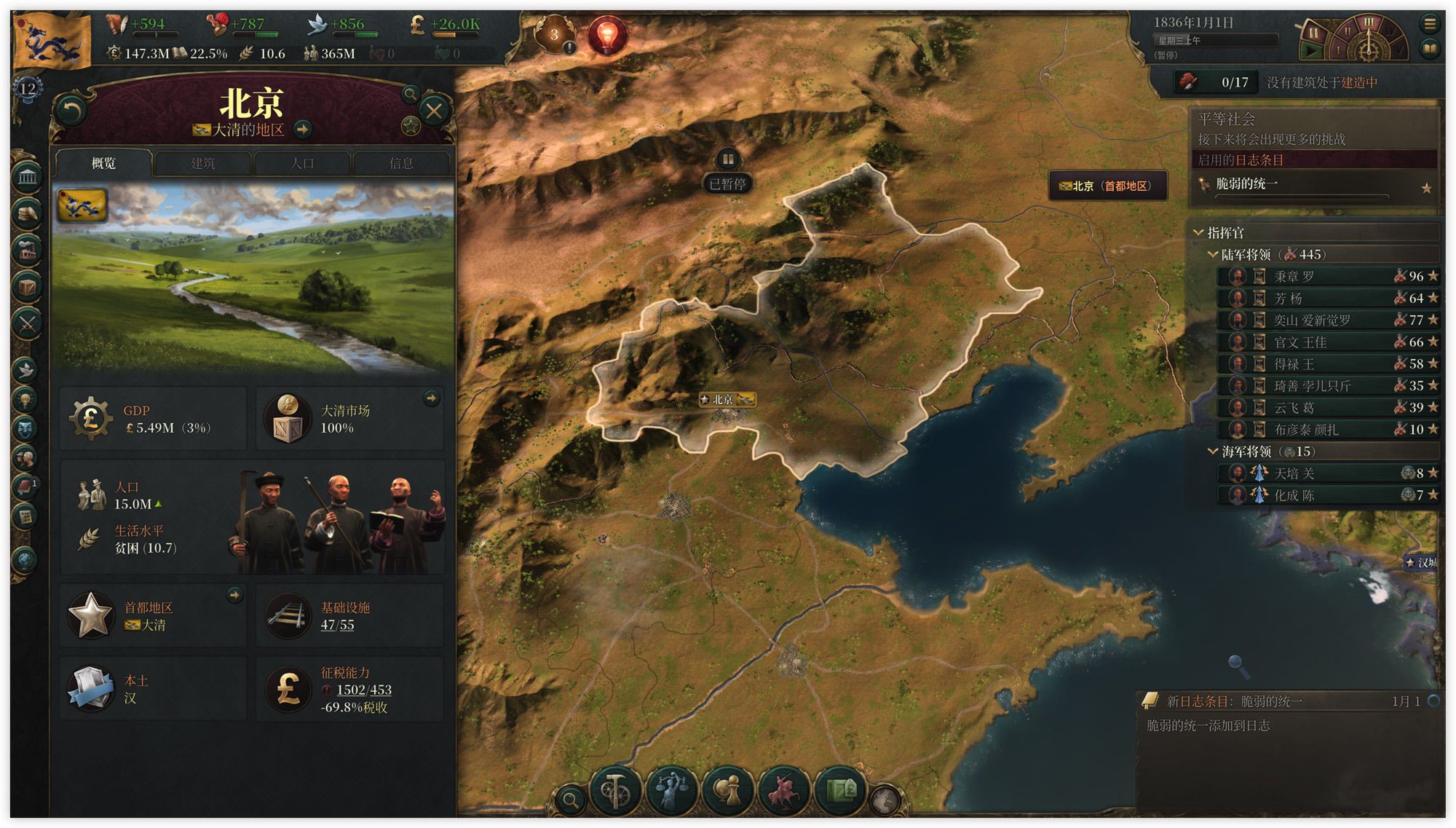Collapse the 海军将领 list

click(1213, 452)
